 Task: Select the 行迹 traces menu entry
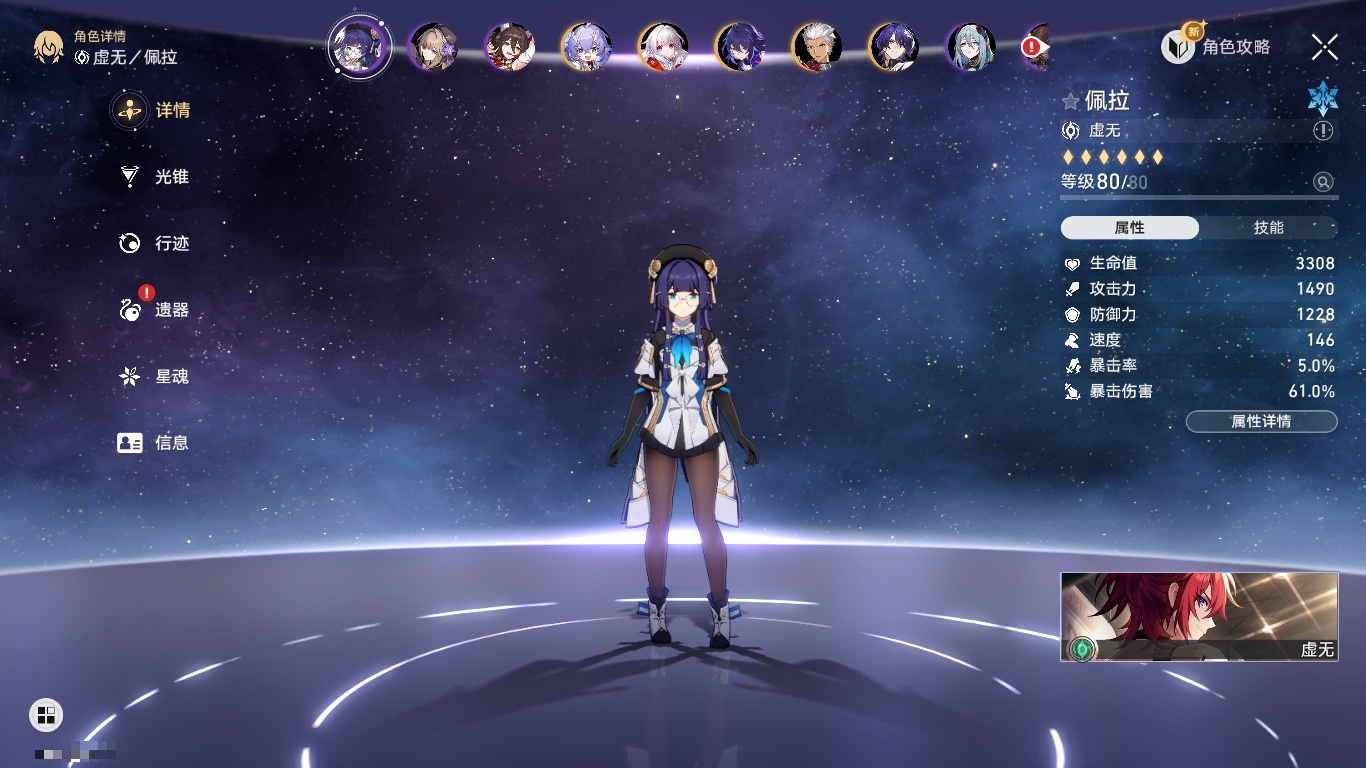tap(154, 243)
